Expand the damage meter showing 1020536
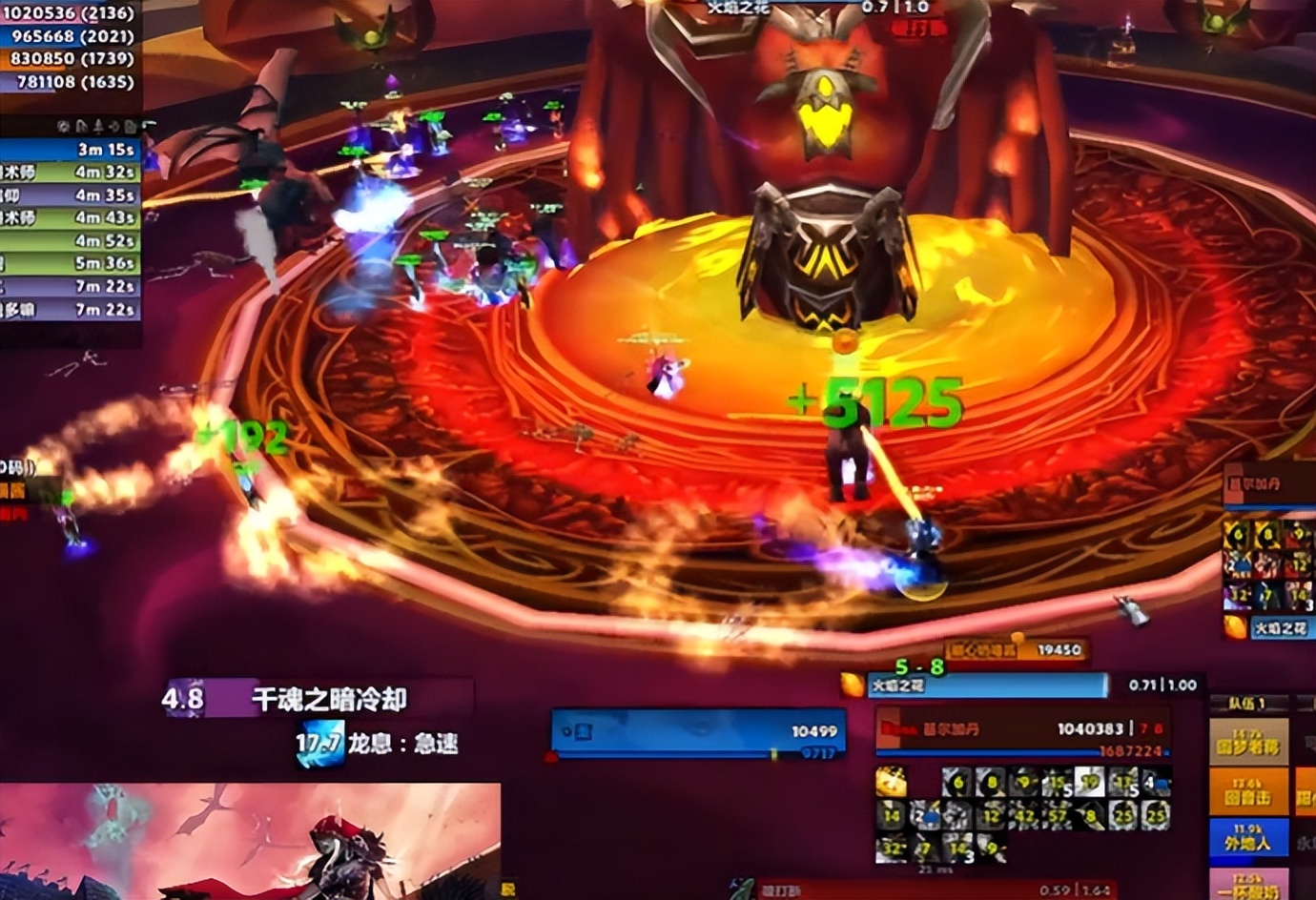The width and height of the screenshot is (1316, 900). [x=67, y=14]
